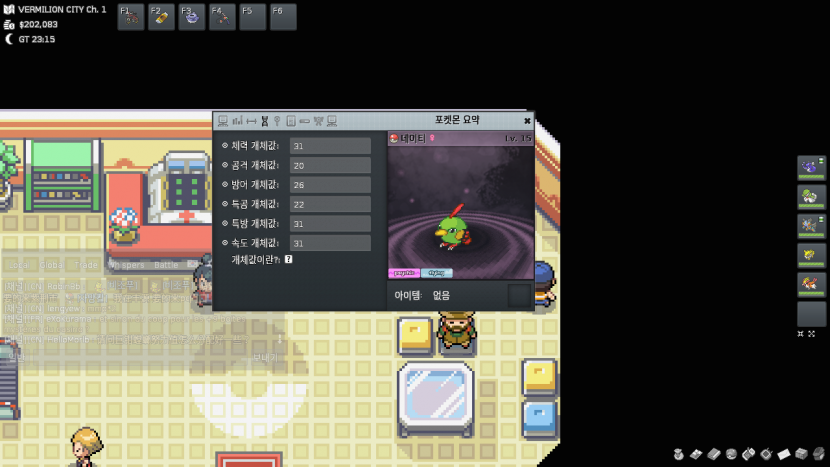Open the '개체값이란?' help question mark

click(288, 259)
